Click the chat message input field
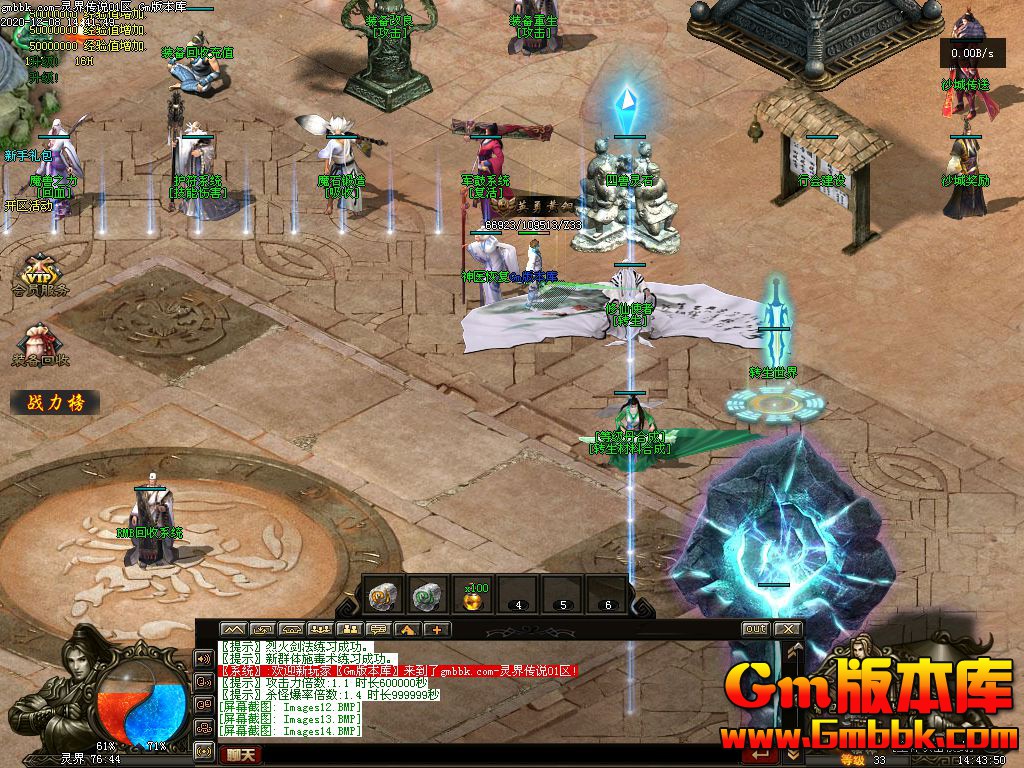This screenshot has width=1024, height=768. pyautogui.click(x=500, y=756)
